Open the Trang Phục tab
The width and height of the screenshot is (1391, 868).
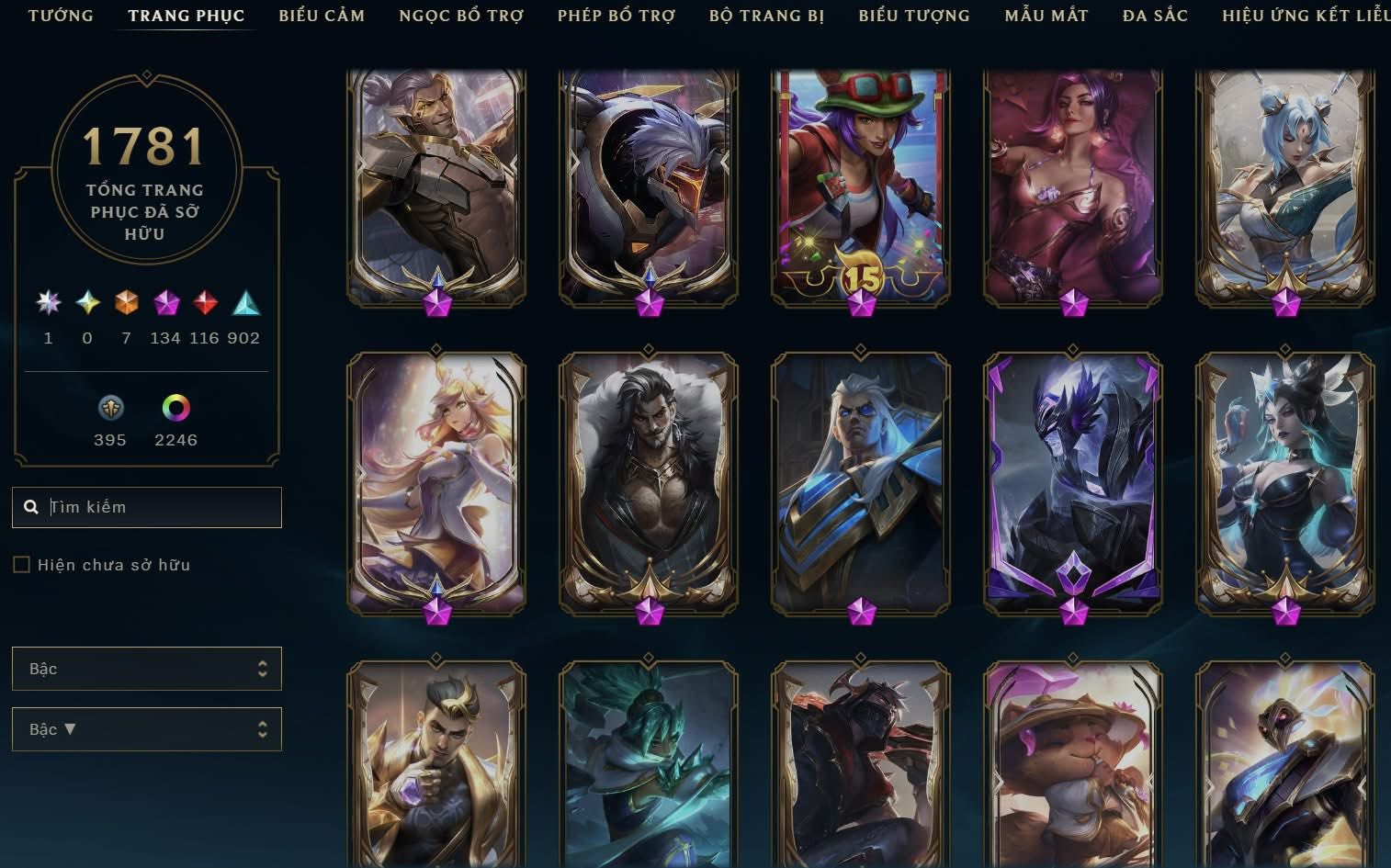tap(187, 16)
